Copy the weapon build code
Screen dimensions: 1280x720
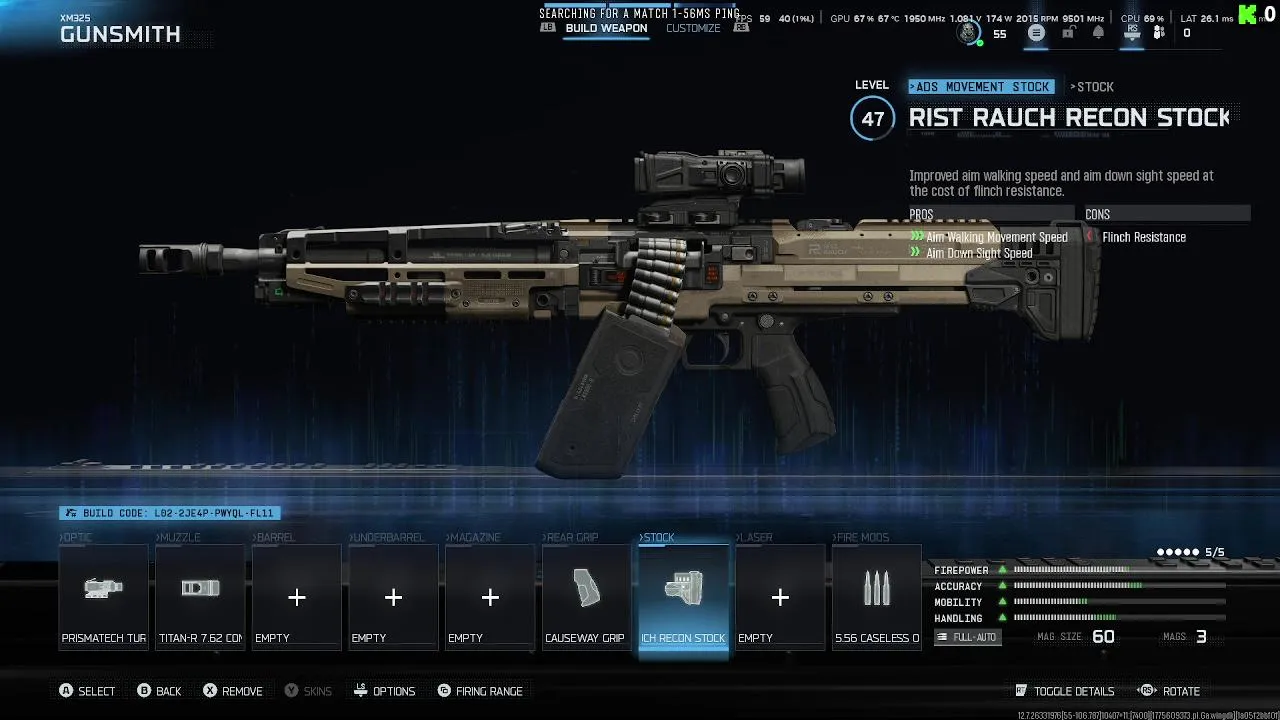coord(169,513)
